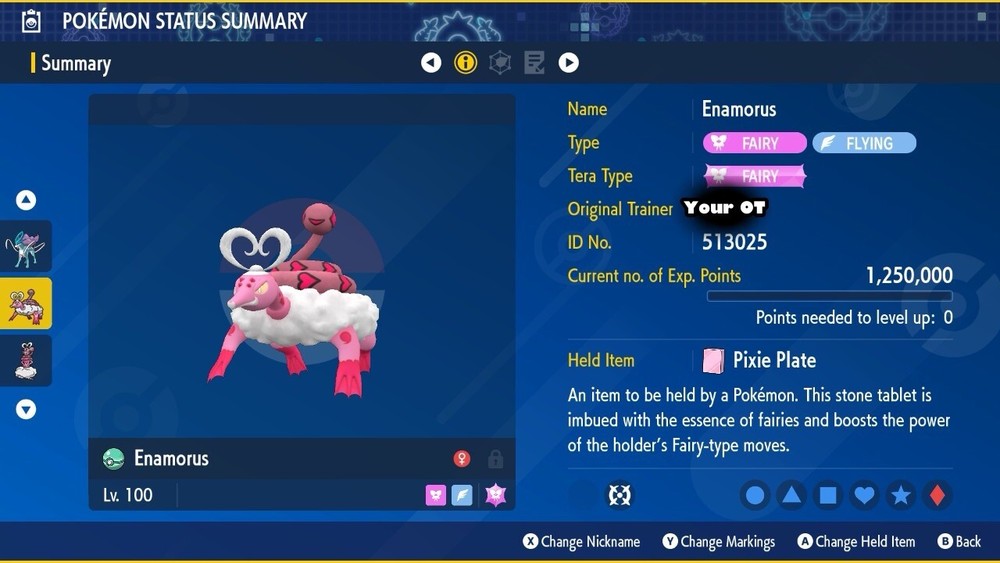Viewport: 1000px width, 563px height.
Task: Choose Change Markings option
Action: pos(718,542)
